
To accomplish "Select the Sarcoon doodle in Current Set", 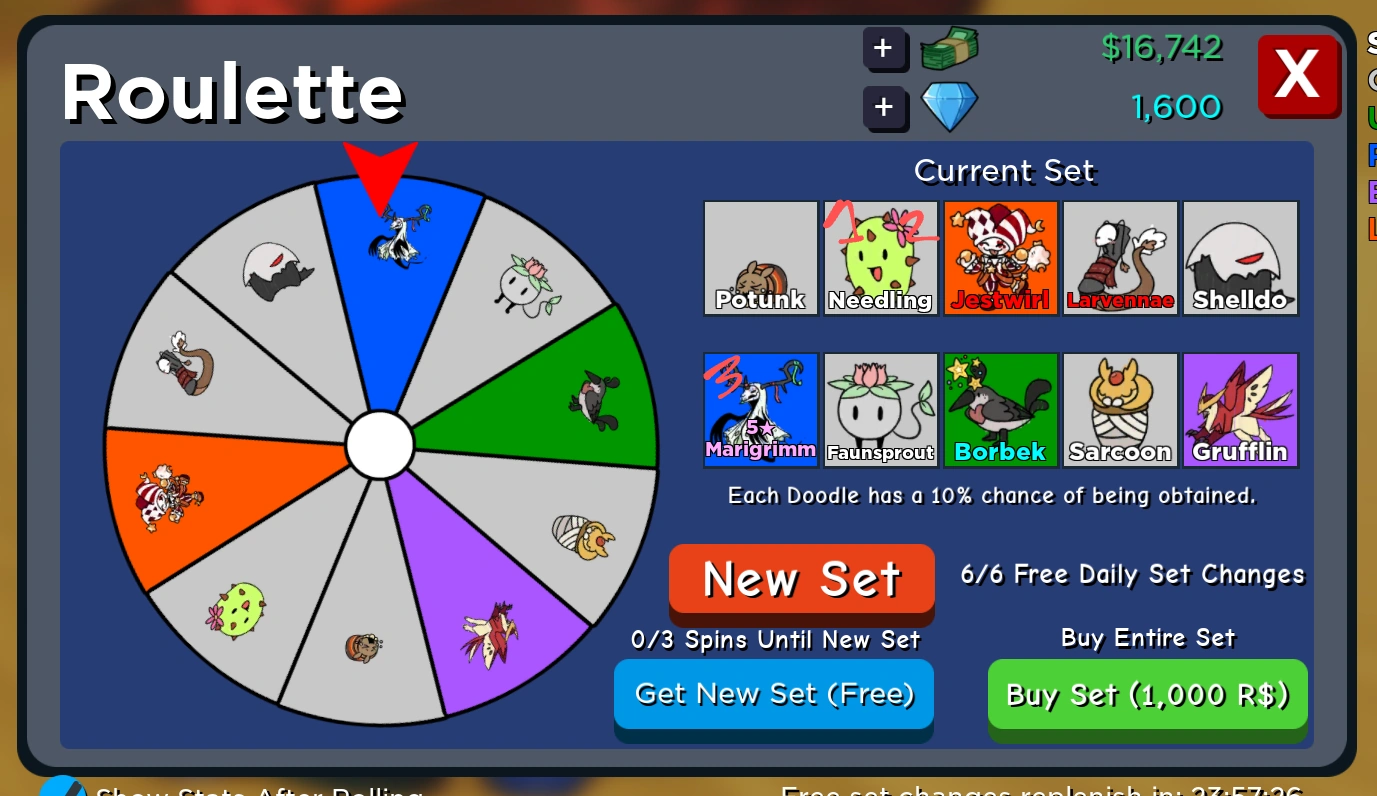I will 1120,409.
